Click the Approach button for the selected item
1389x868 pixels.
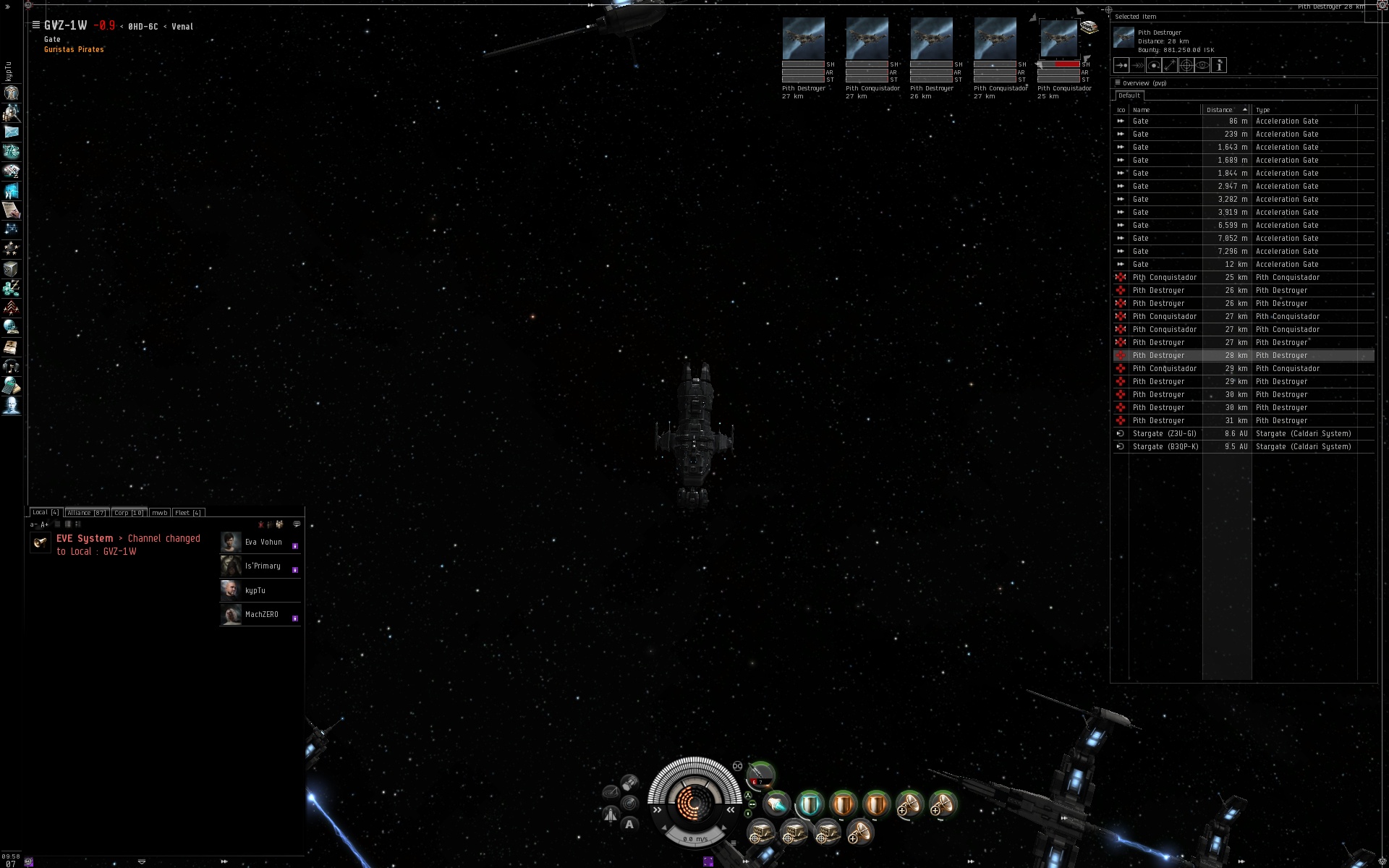click(x=1121, y=65)
